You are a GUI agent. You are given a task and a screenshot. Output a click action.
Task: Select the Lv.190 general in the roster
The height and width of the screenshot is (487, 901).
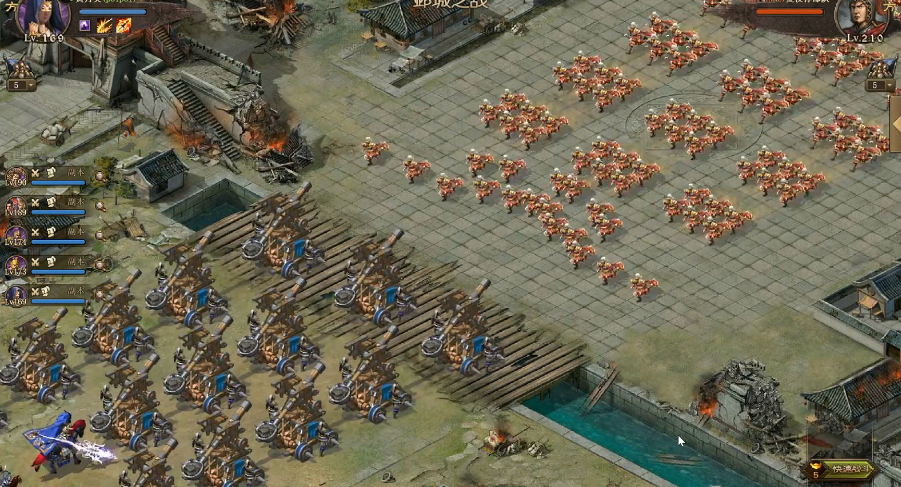click(x=16, y=177)
